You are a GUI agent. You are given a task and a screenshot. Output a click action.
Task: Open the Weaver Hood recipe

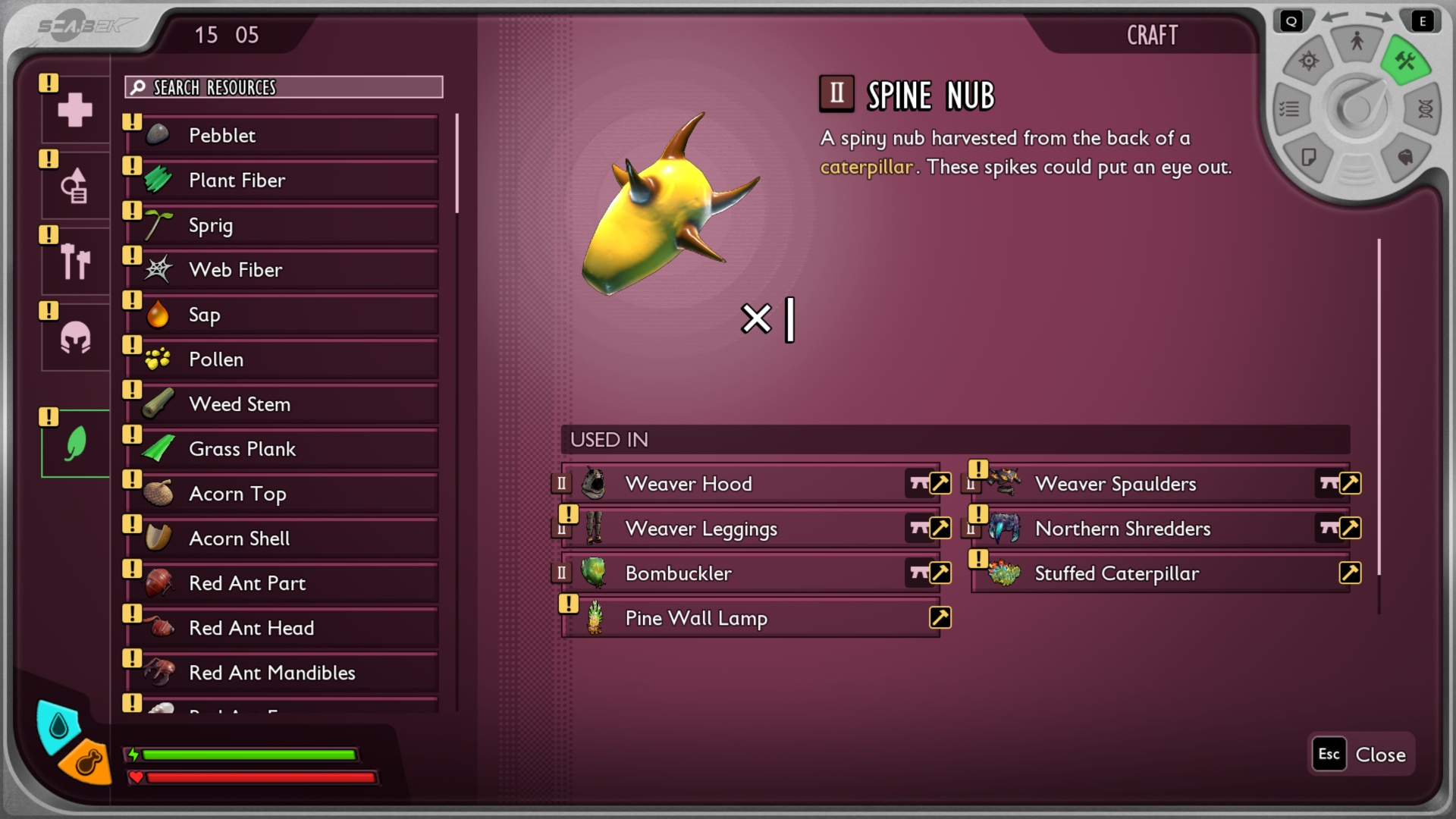(x=751, y=484)
